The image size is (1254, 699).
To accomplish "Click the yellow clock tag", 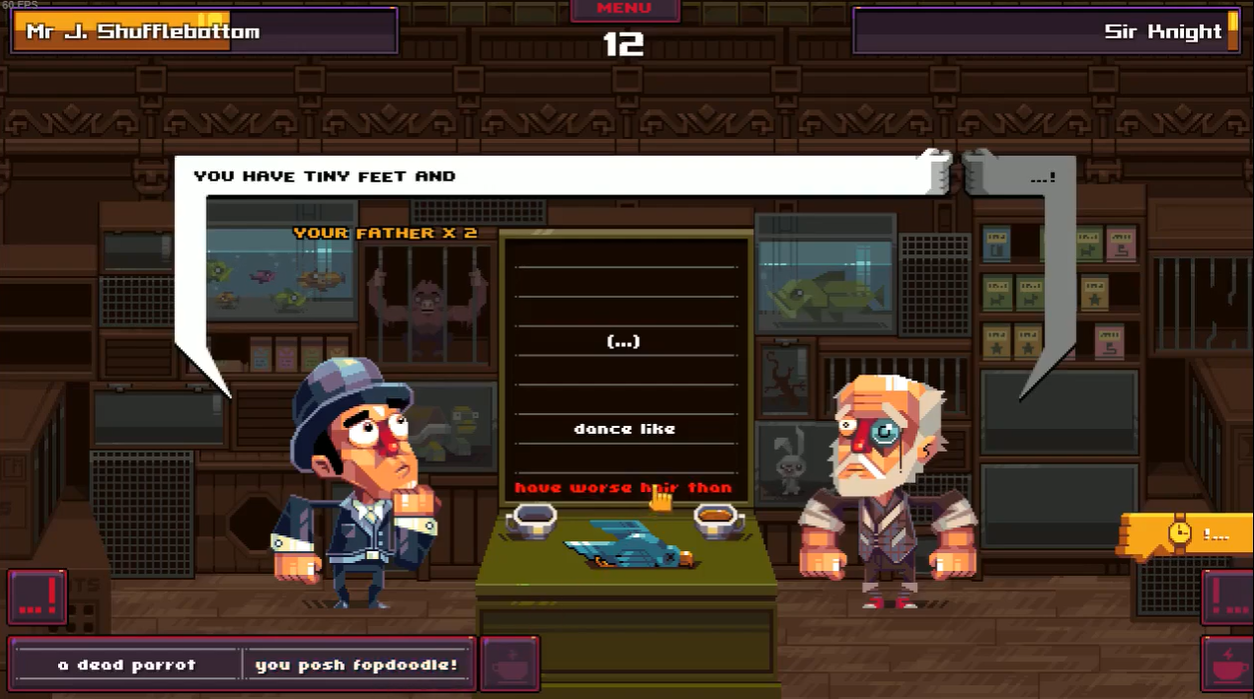I will click(1184, 534).
